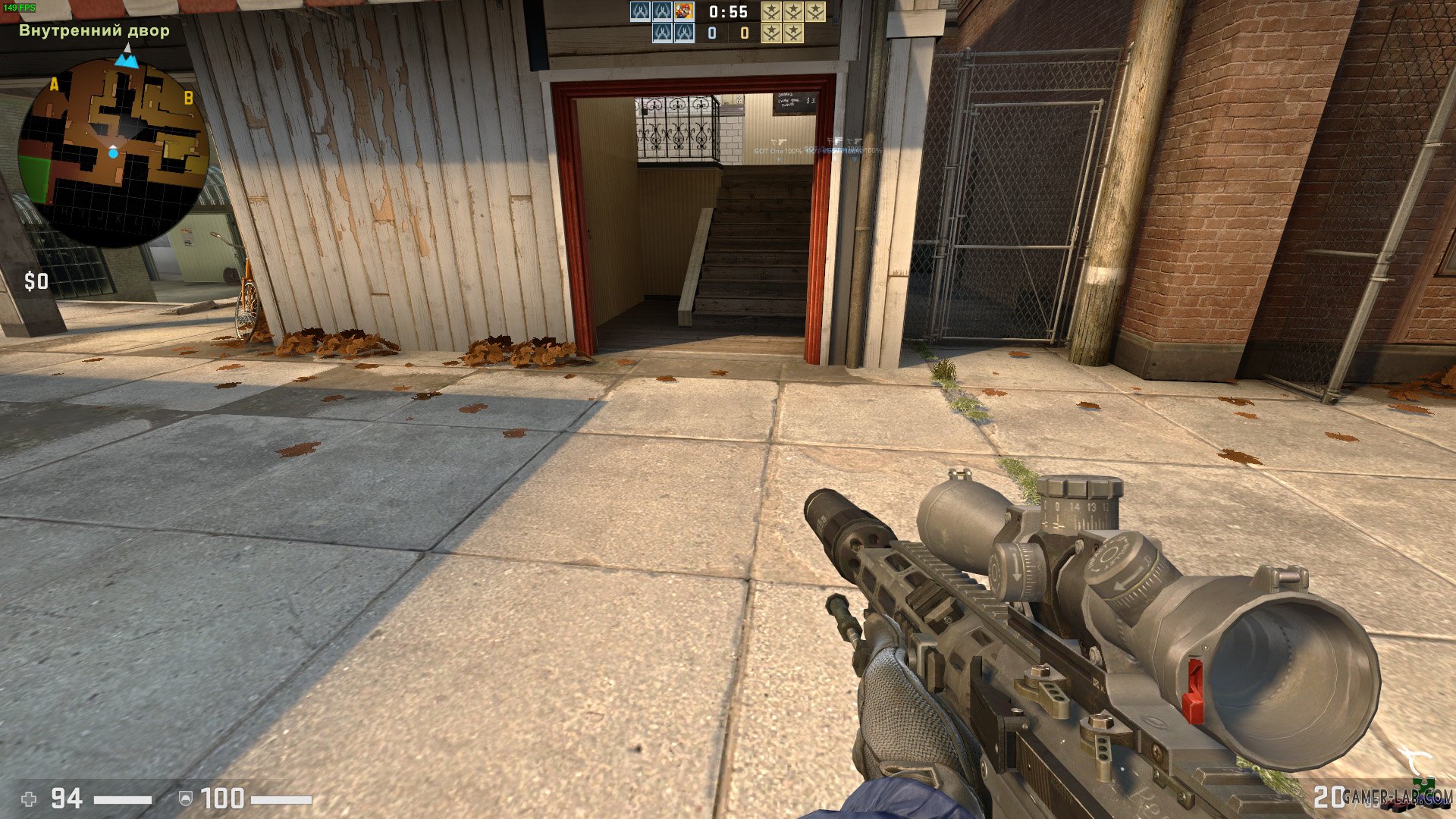Select the blue team score of 0
This screenshot has width=1456, height=819.
(711, 34)
